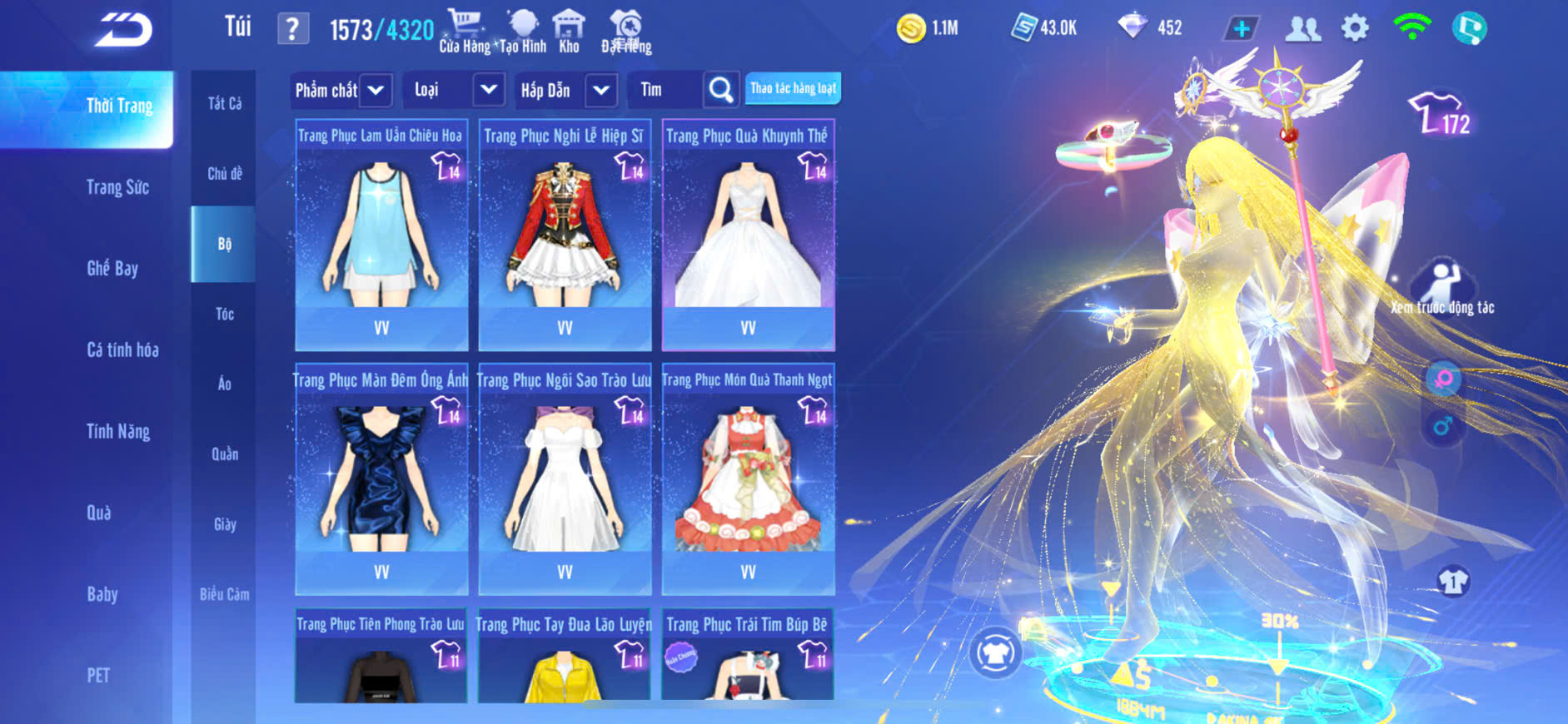Open the Ghế Bay category
This screenshot has height=724, width=1568.
(x=112, y=269)
